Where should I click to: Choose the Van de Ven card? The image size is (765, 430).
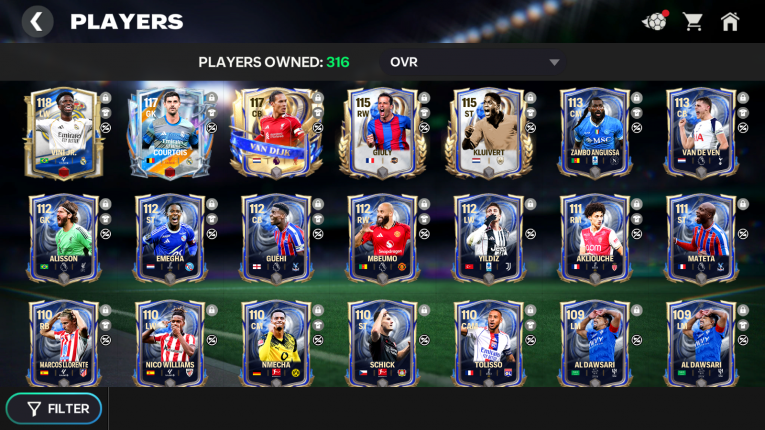pos(699,132)
